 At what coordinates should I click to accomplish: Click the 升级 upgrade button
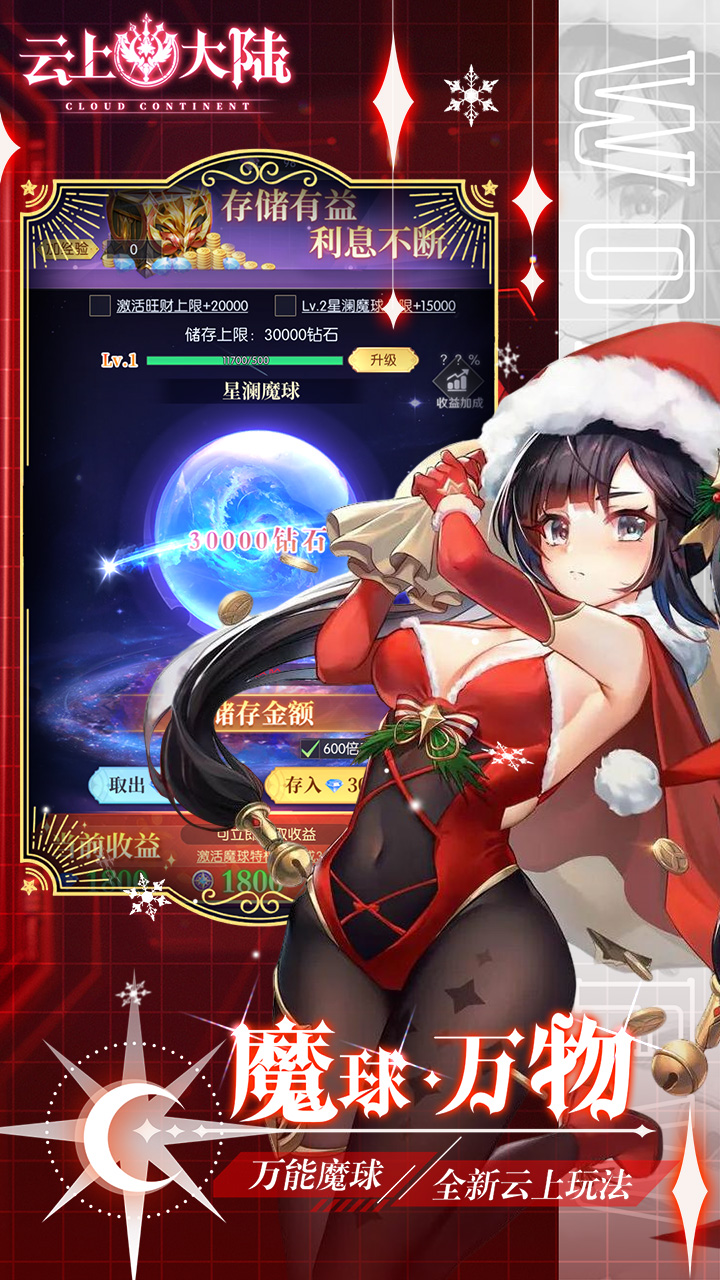coord(384,360)
